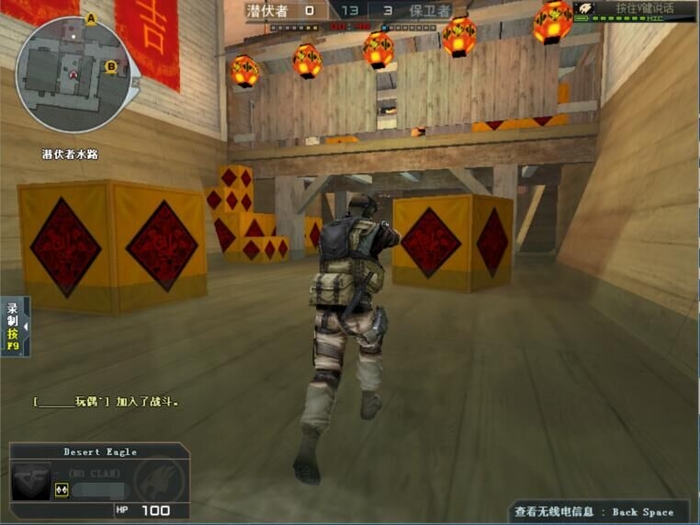Click the CF clan emblem shield
The width and height of the screenshot is (700, 525).
pyautogui.click(x=29, y=480)
